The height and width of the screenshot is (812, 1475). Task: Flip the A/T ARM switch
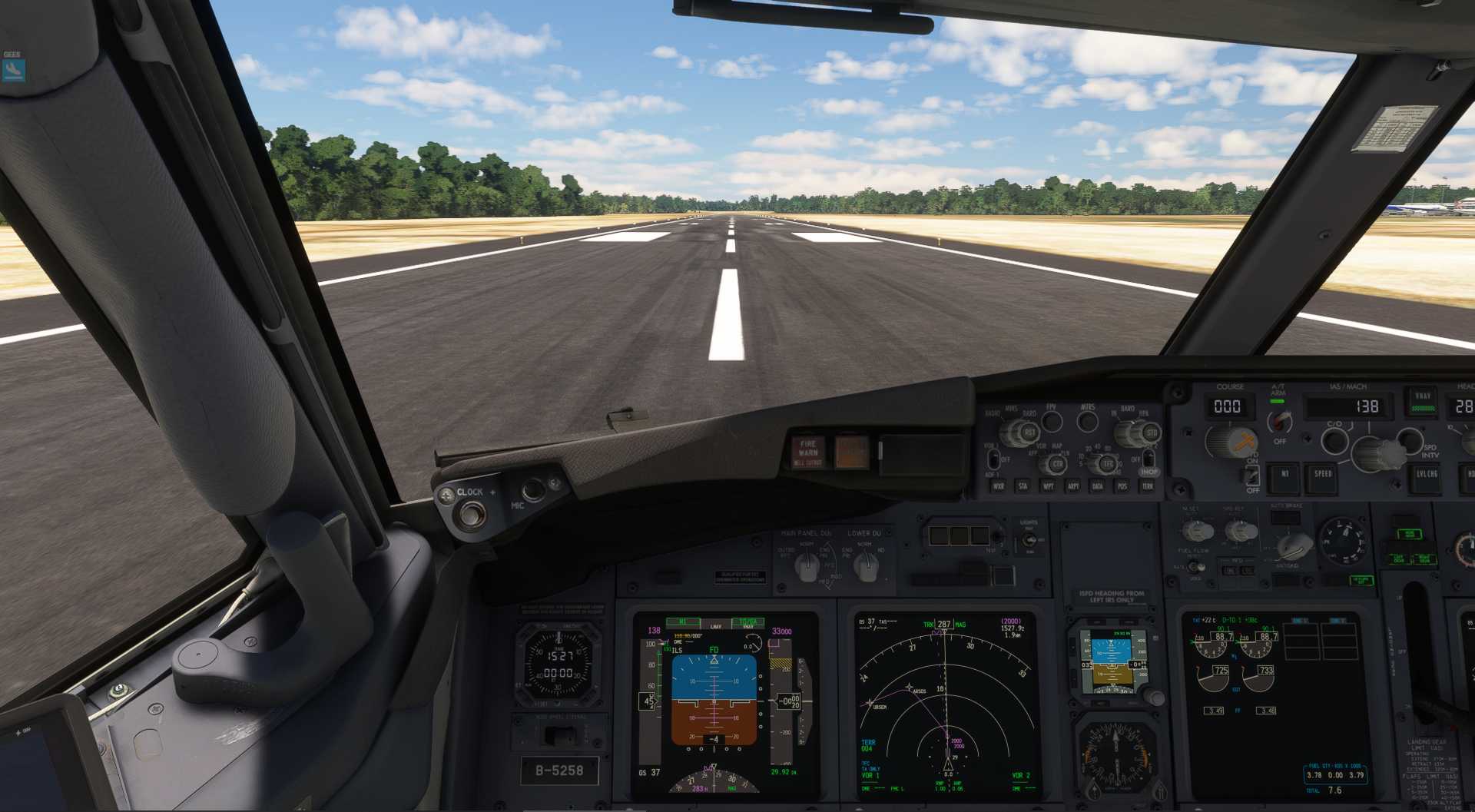[1279, 422]
